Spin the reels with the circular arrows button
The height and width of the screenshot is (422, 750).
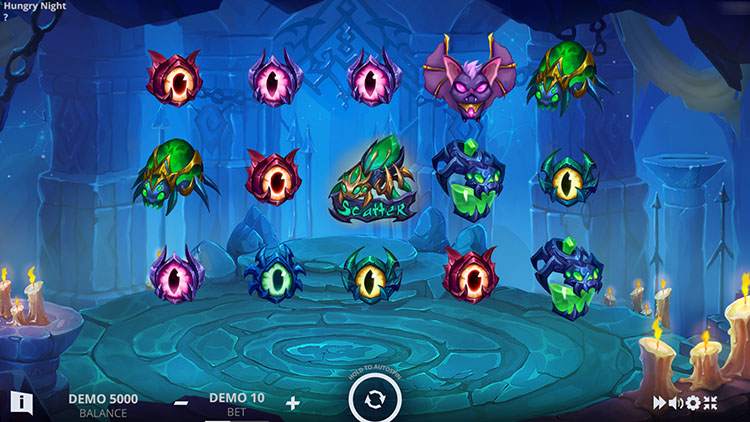click(375, 401)
